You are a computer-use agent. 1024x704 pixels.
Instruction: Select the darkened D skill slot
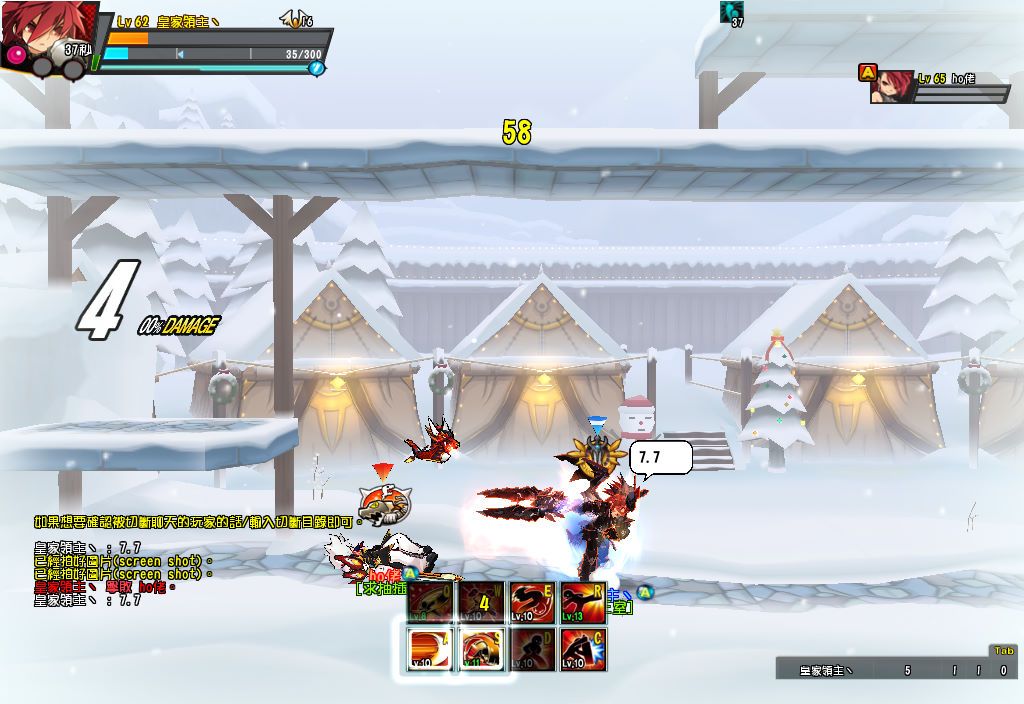click(533, 650)
